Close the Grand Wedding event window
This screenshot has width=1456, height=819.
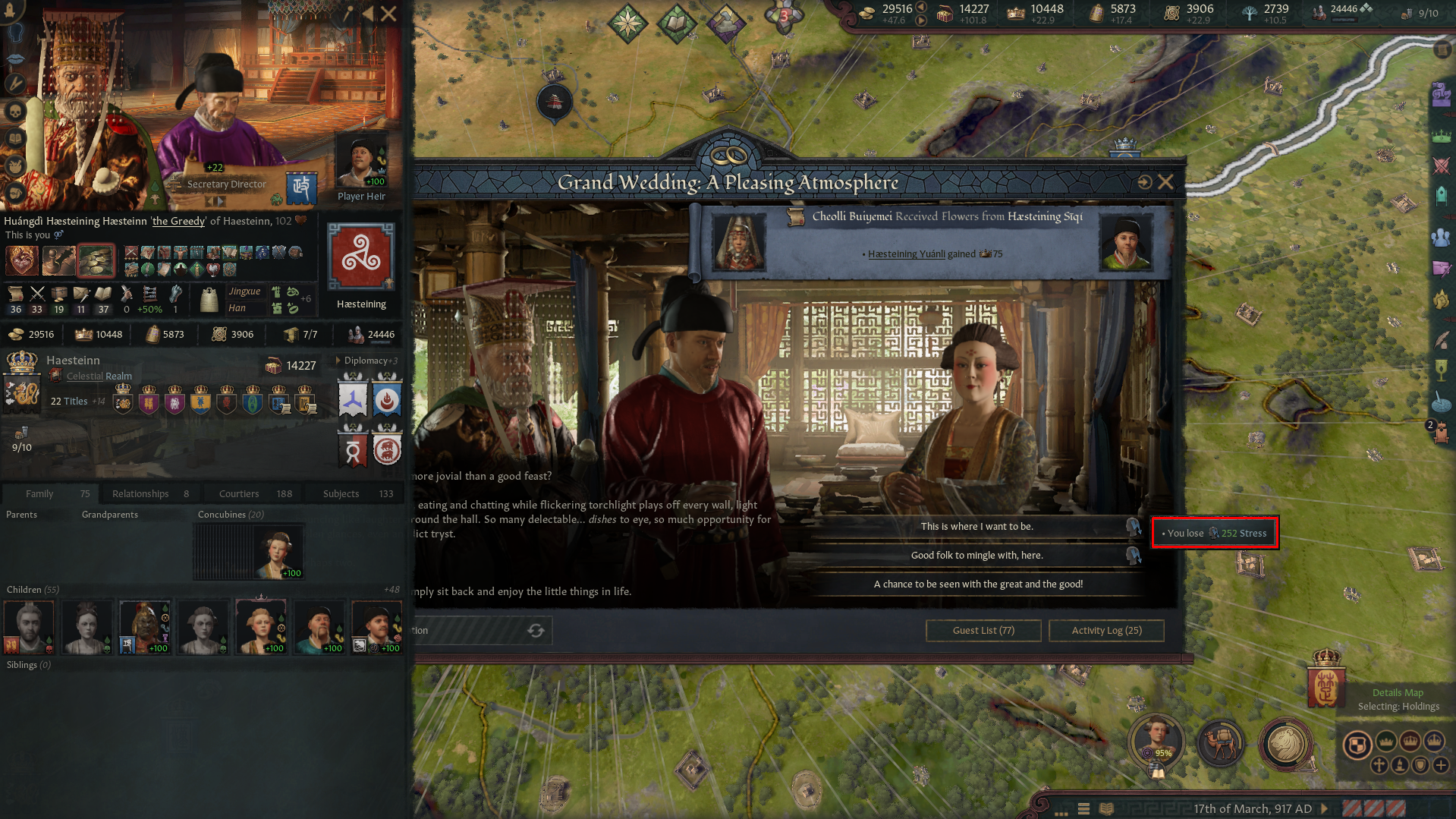[x=1165, y=182]
